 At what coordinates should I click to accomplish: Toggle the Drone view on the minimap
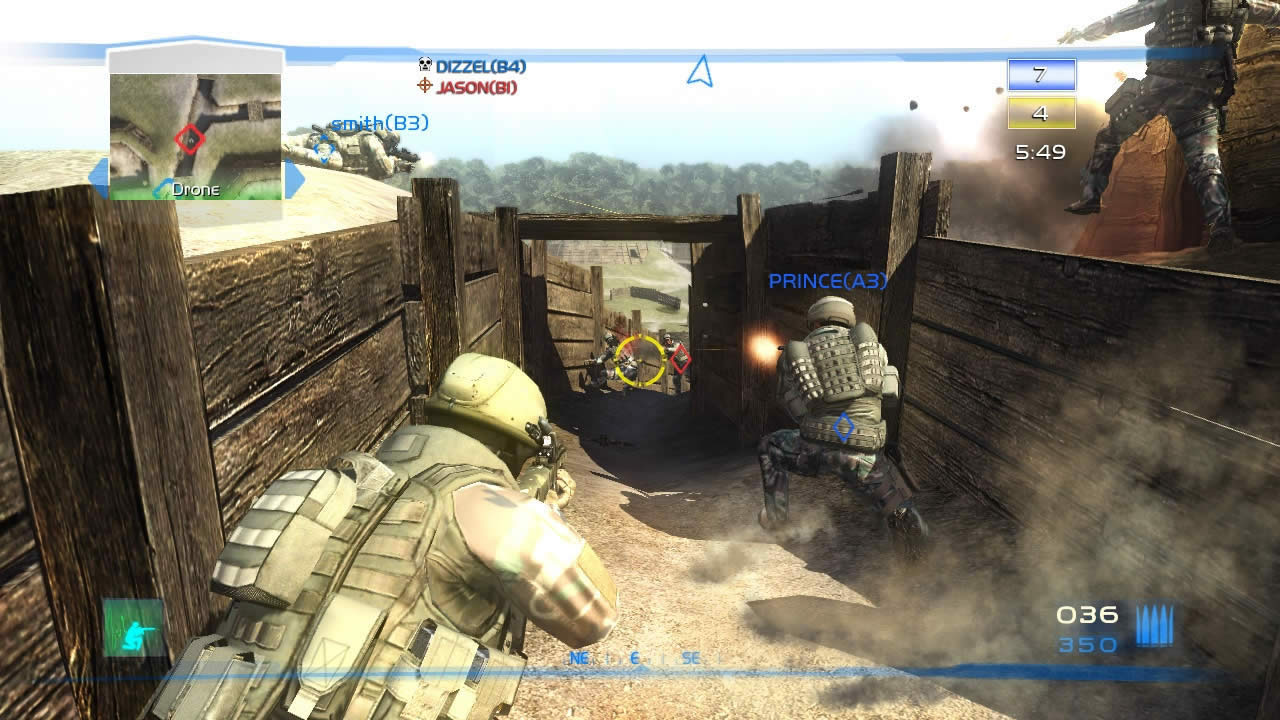(195, 189)
